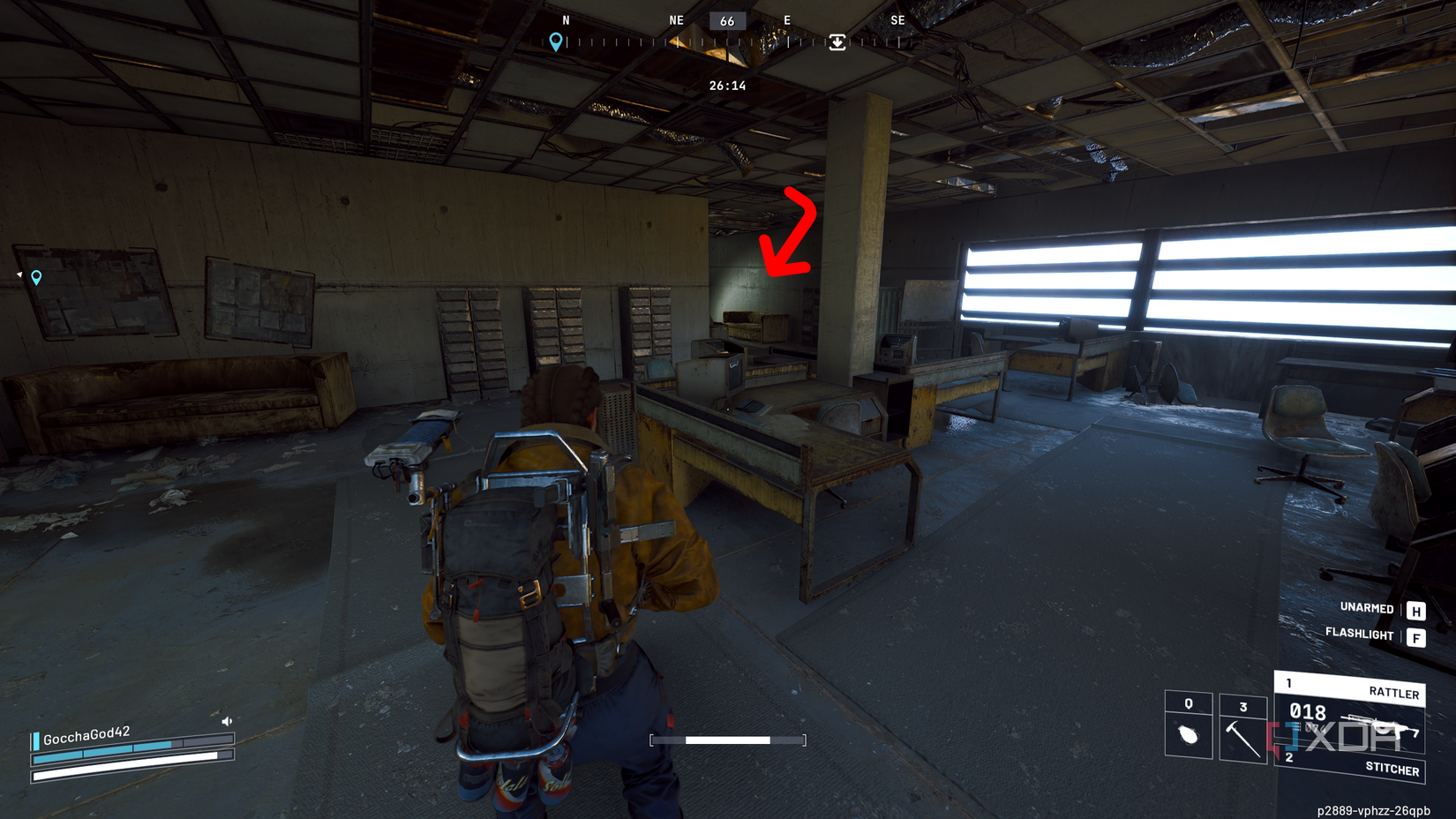Select the SE marker on the compass
Screen dimensions: 1456x819
(897, 19)
